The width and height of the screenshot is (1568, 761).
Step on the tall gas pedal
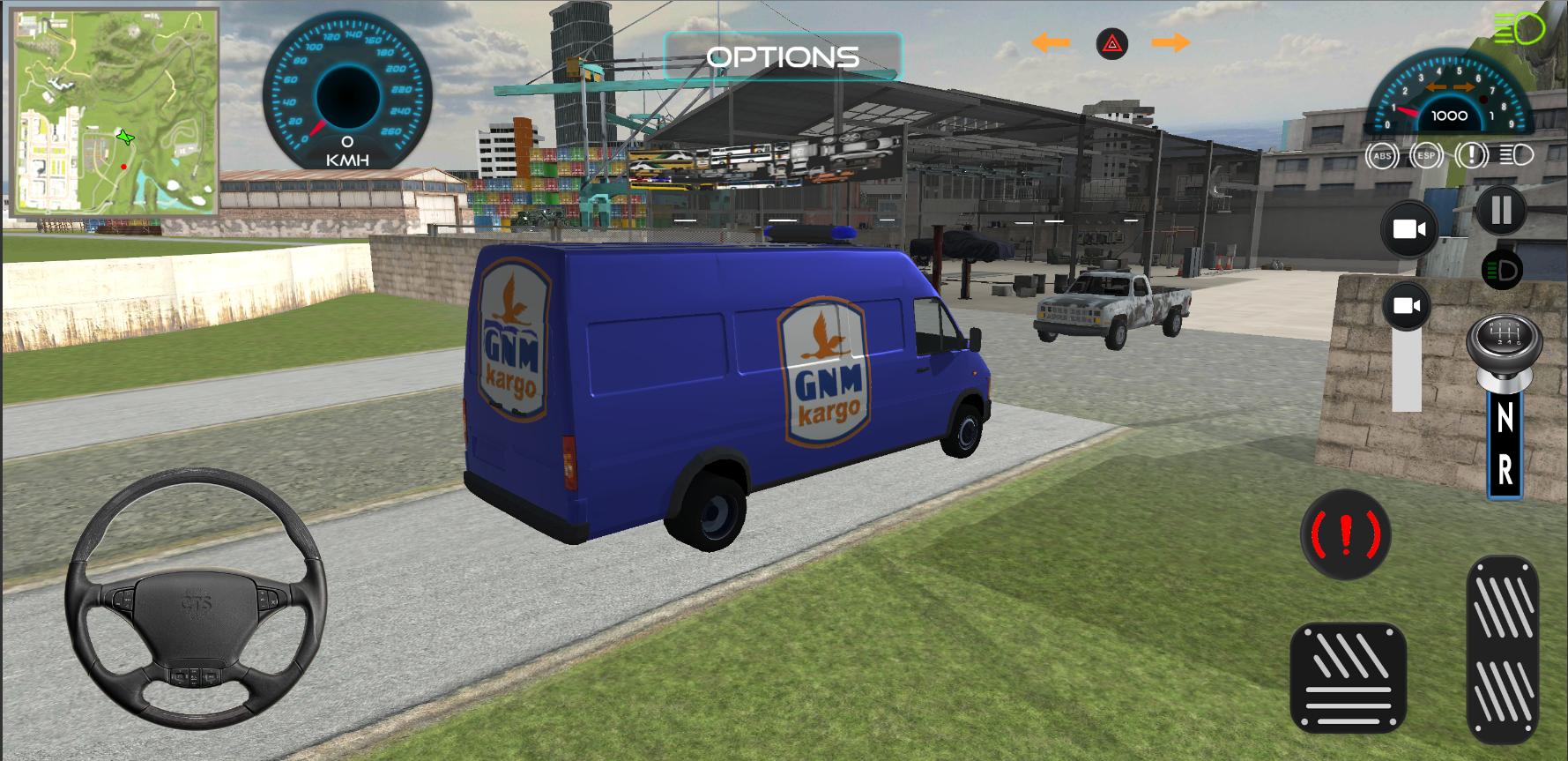point(1503,650)
